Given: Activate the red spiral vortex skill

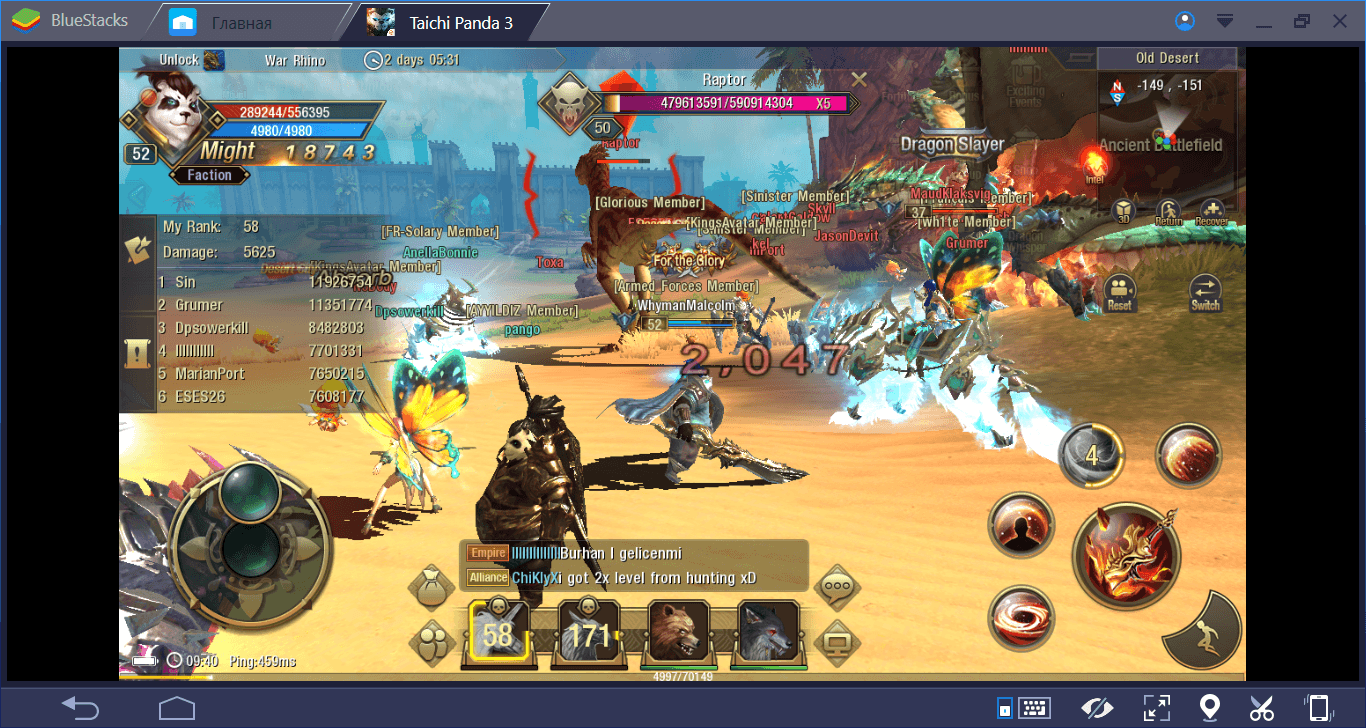Looking at the screenshot, I should pos(1020,617).
